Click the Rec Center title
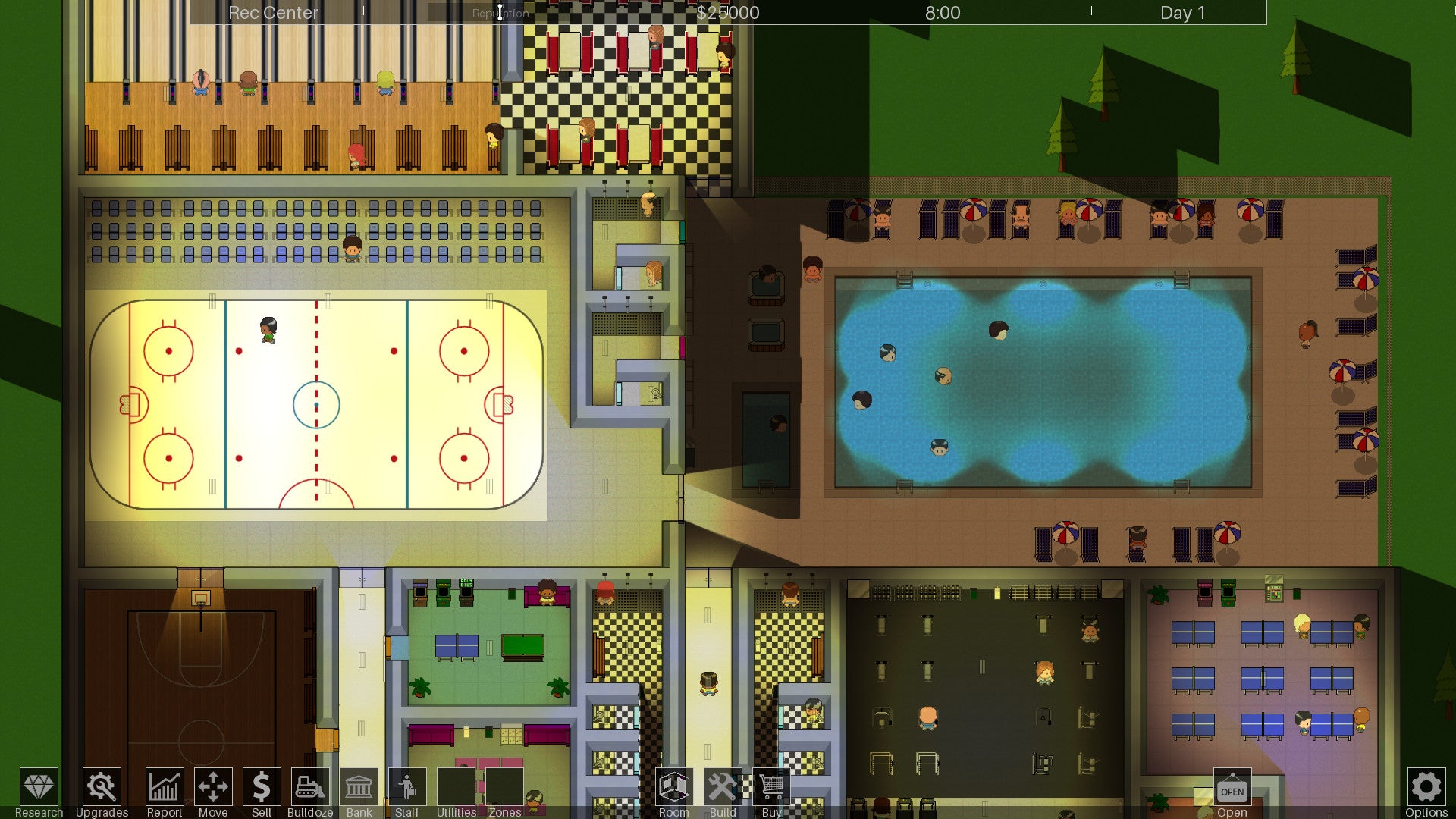1456x819 pixels. click(x=273, y=12)
